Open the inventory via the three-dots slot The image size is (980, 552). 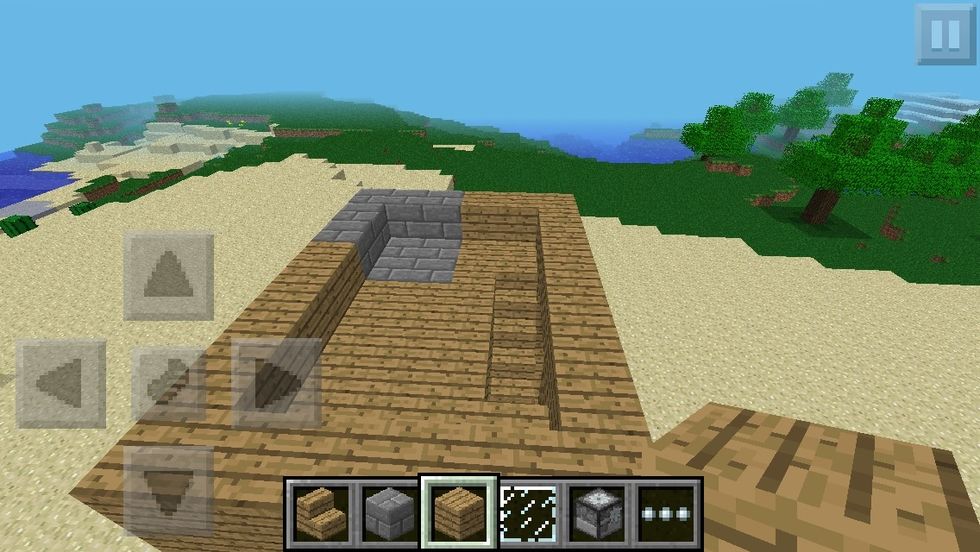point(667,511)
